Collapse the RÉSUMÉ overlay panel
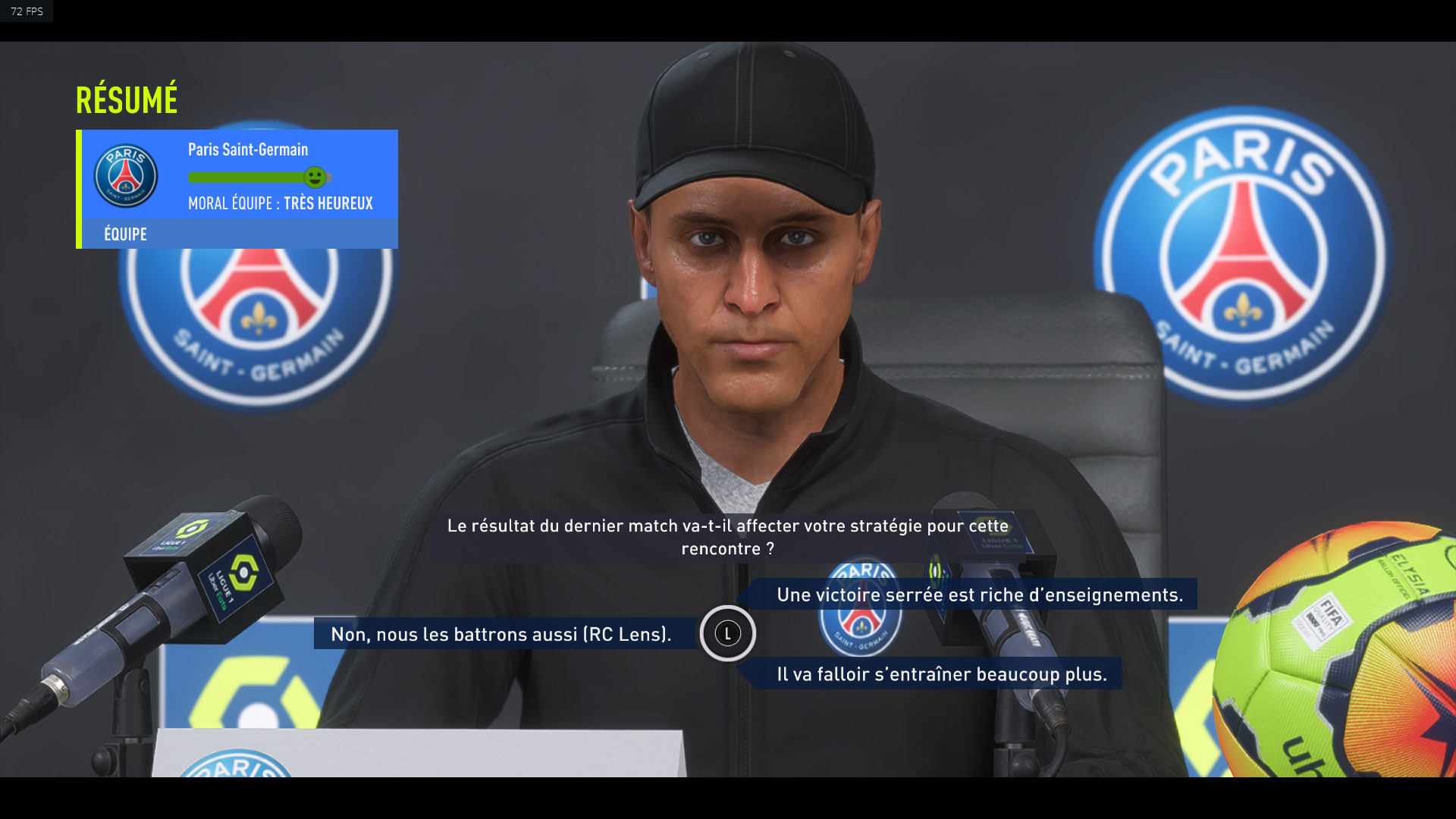Viewport: 1456px width, 819px height. coord(127,97)
